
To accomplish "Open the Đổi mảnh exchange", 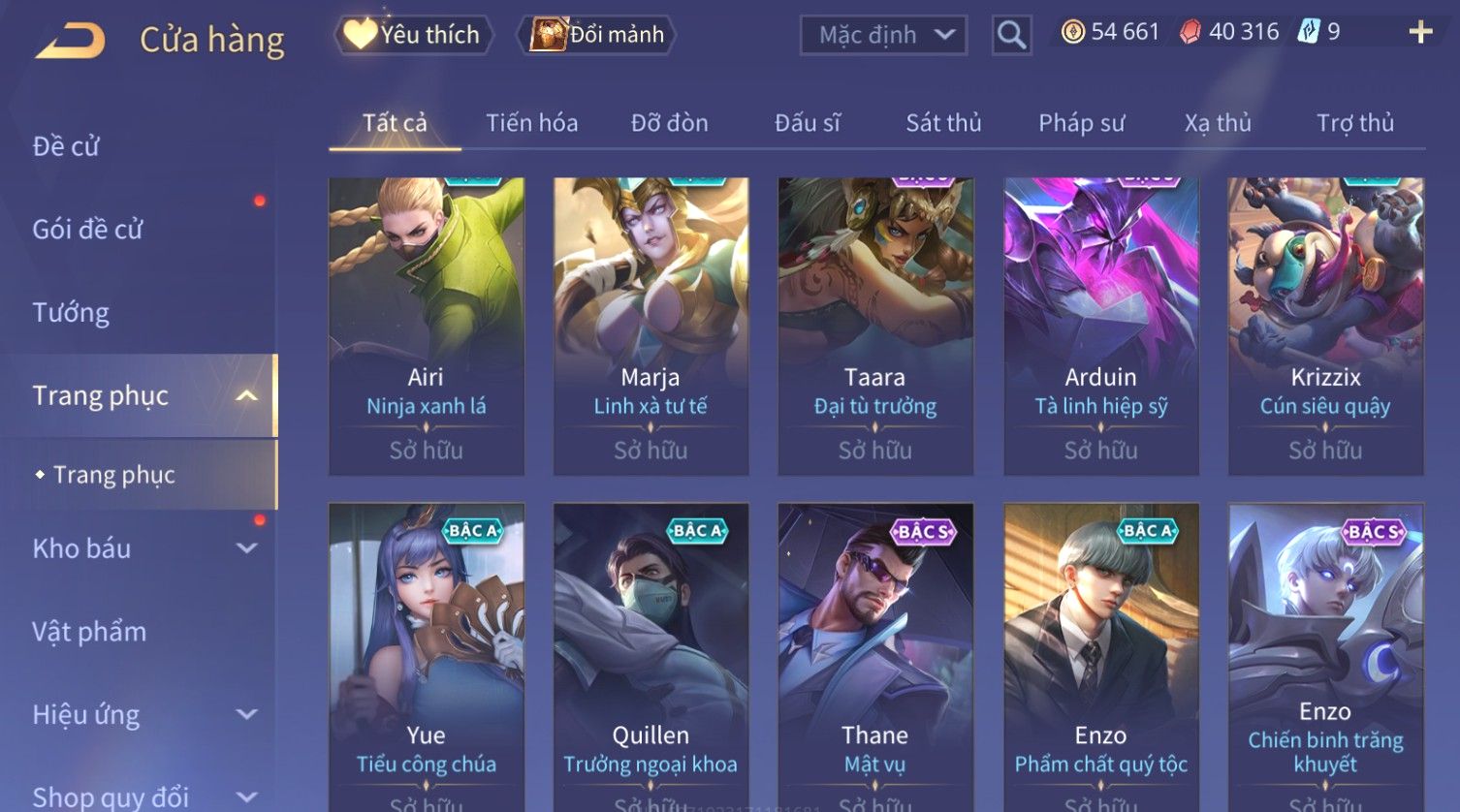I will [598, 35].
